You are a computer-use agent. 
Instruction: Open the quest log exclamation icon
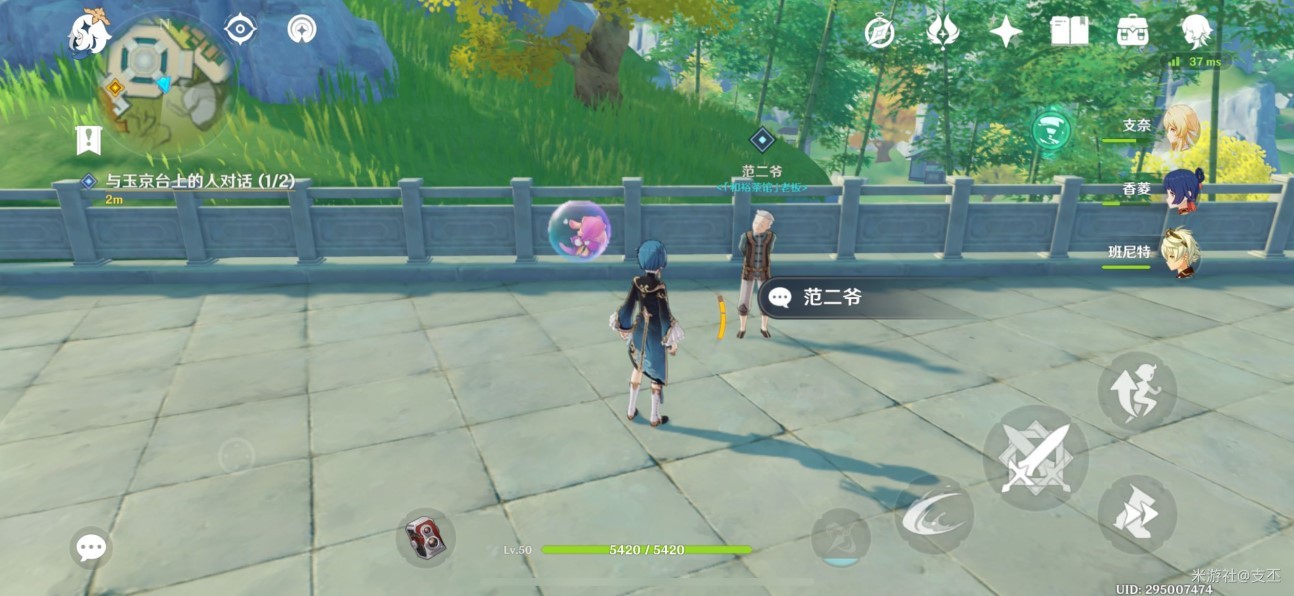[89, 141]
